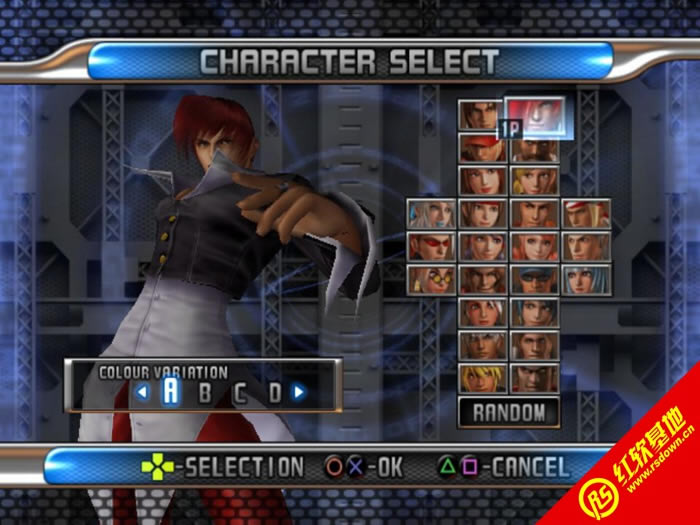Image resolution: width=700 pixels, height=525 pixels.
Task: Pick the fighter wearing red sunglasses
Action: click(430, 246)
